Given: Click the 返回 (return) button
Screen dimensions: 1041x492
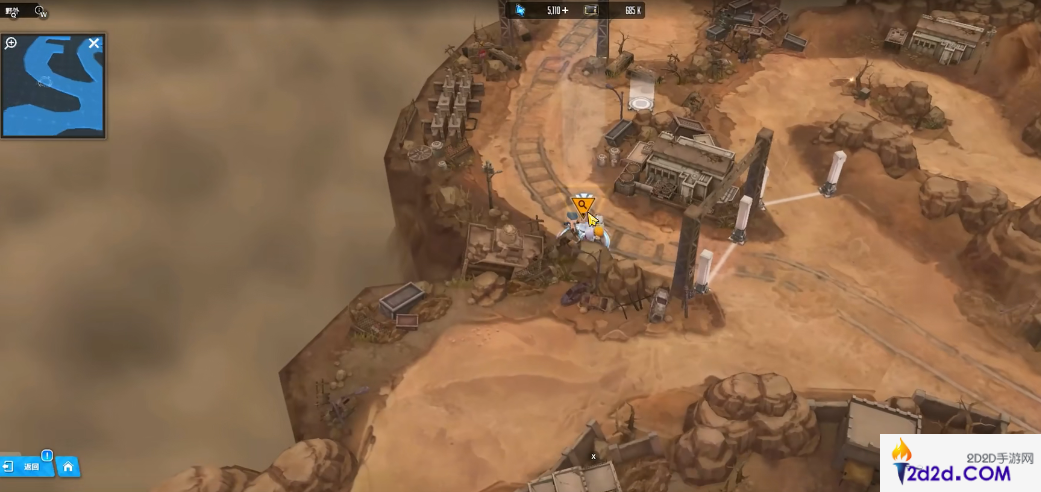Looking at the screenshot, I should [x=26, y=466].
